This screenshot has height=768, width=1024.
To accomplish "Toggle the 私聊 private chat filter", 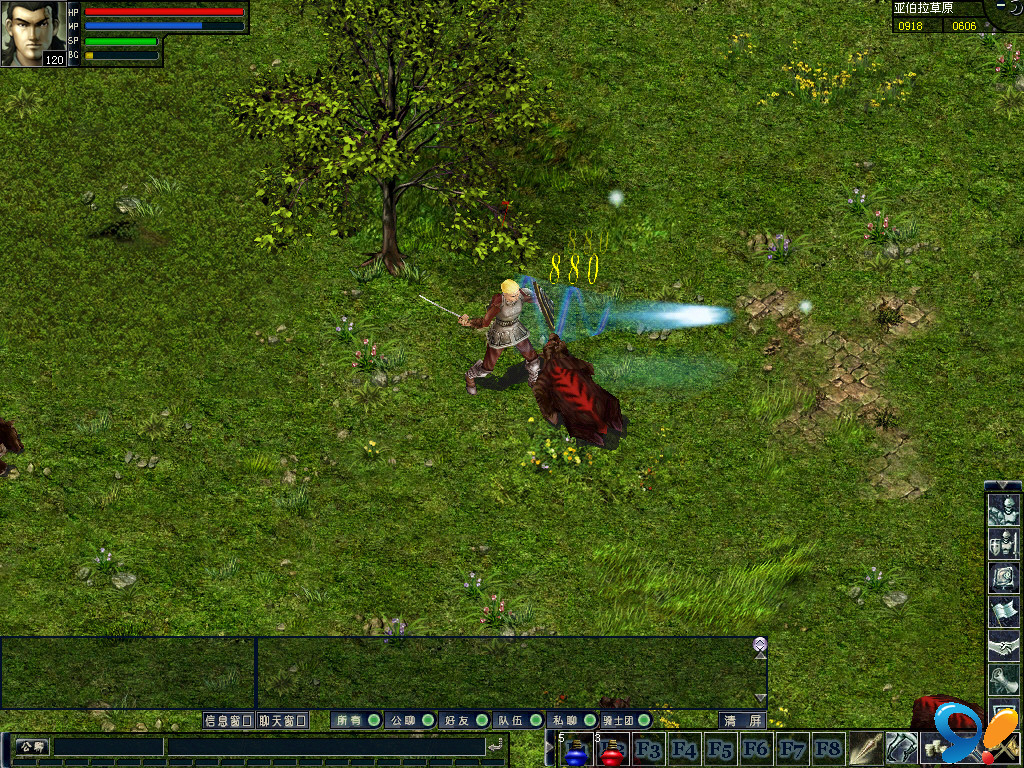I will point(573,720).
